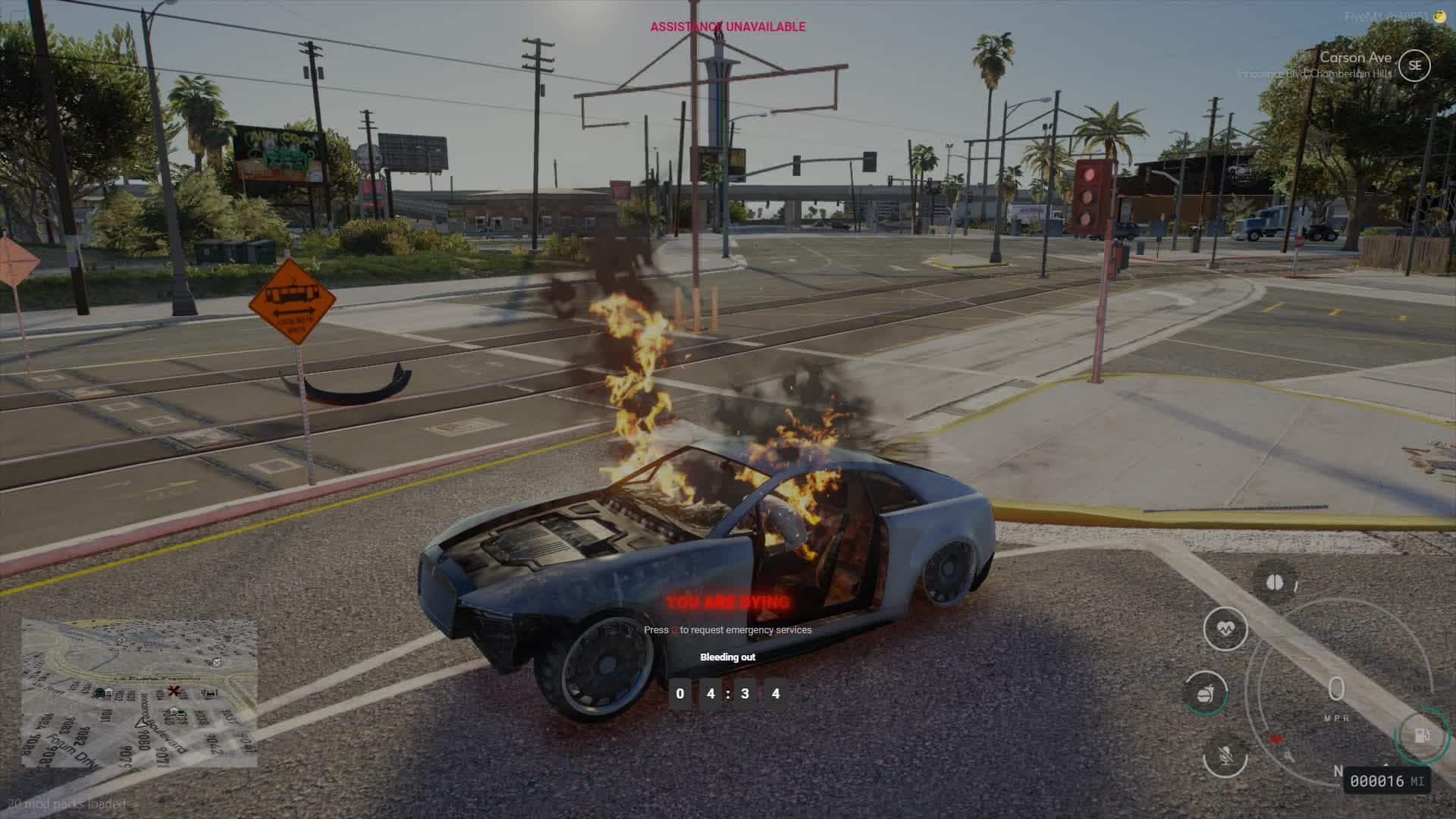The height and width of the screenshot is (819, 1456).
Task: Select the red asterisk marker on the minimap
Action: point(174,691)
